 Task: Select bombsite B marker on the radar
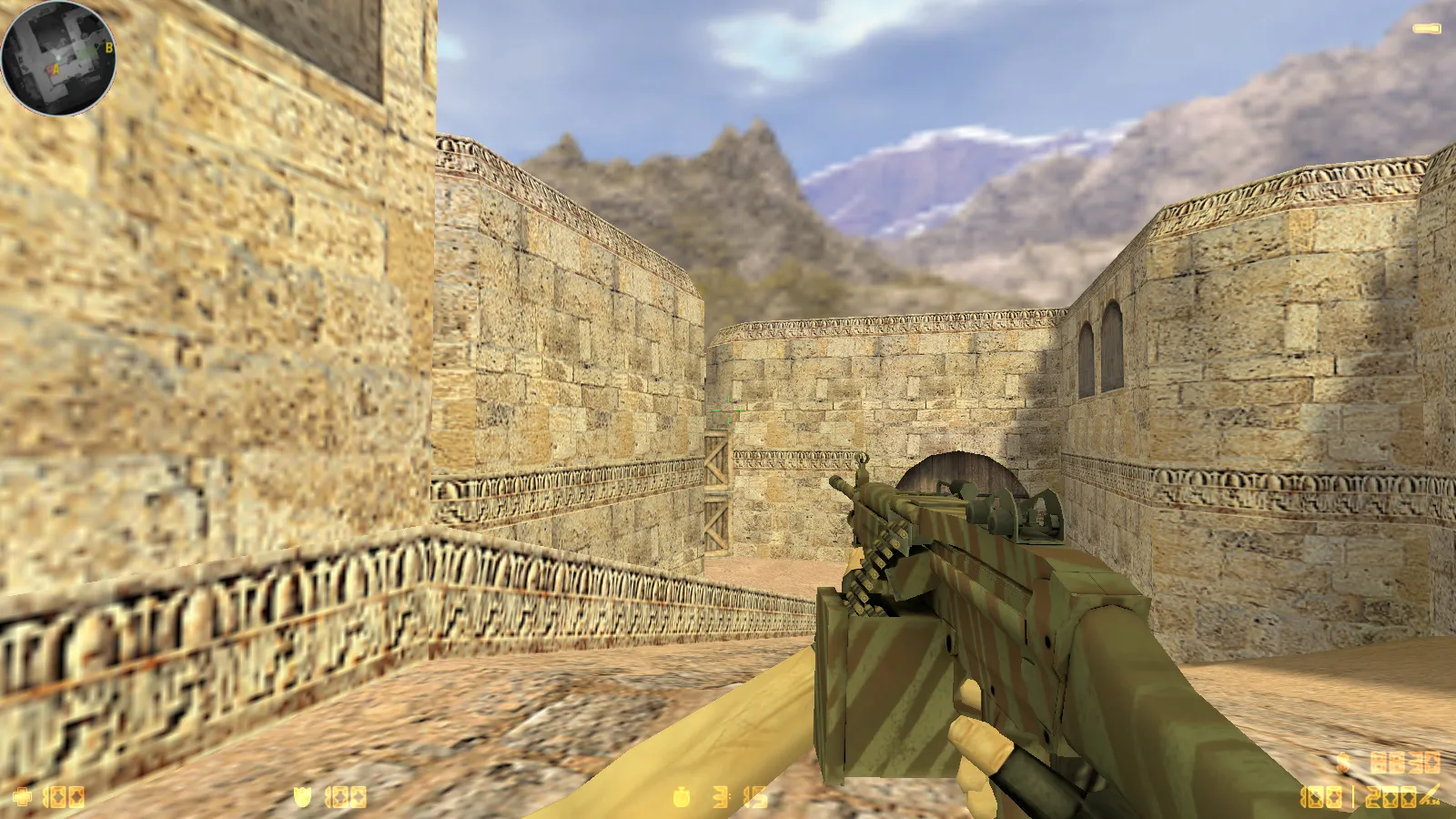click(x=108, y=47)
